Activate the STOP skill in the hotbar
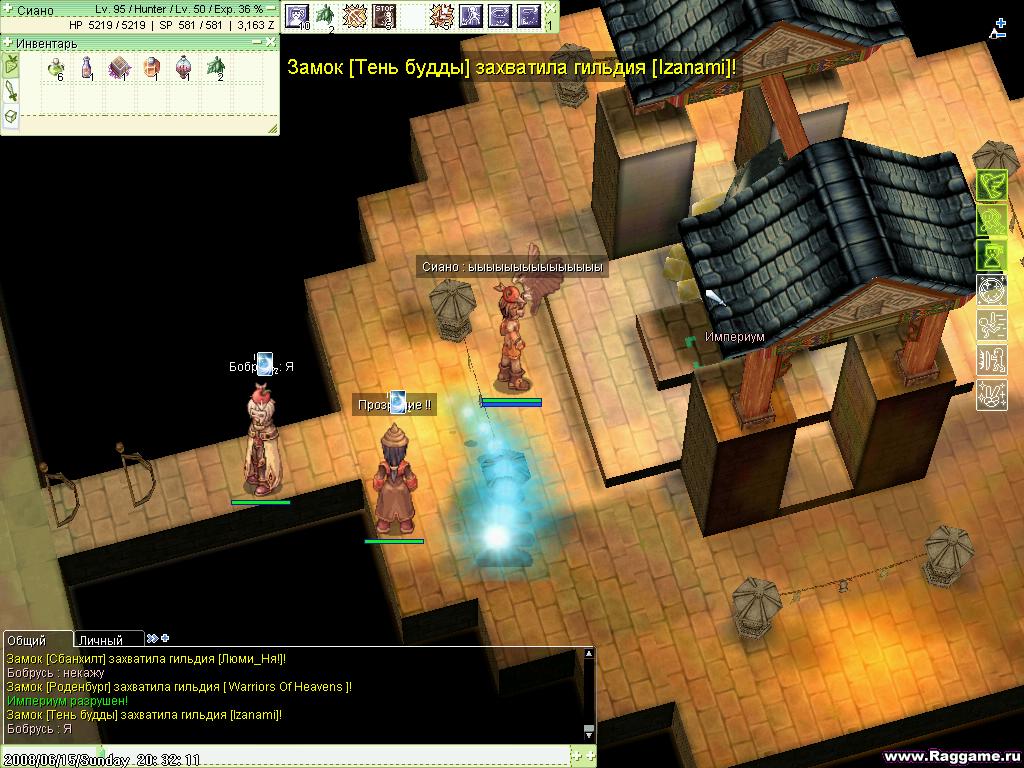Image resolution: width=1024 pixels, height=768 pixels. (x=383, y=15)
